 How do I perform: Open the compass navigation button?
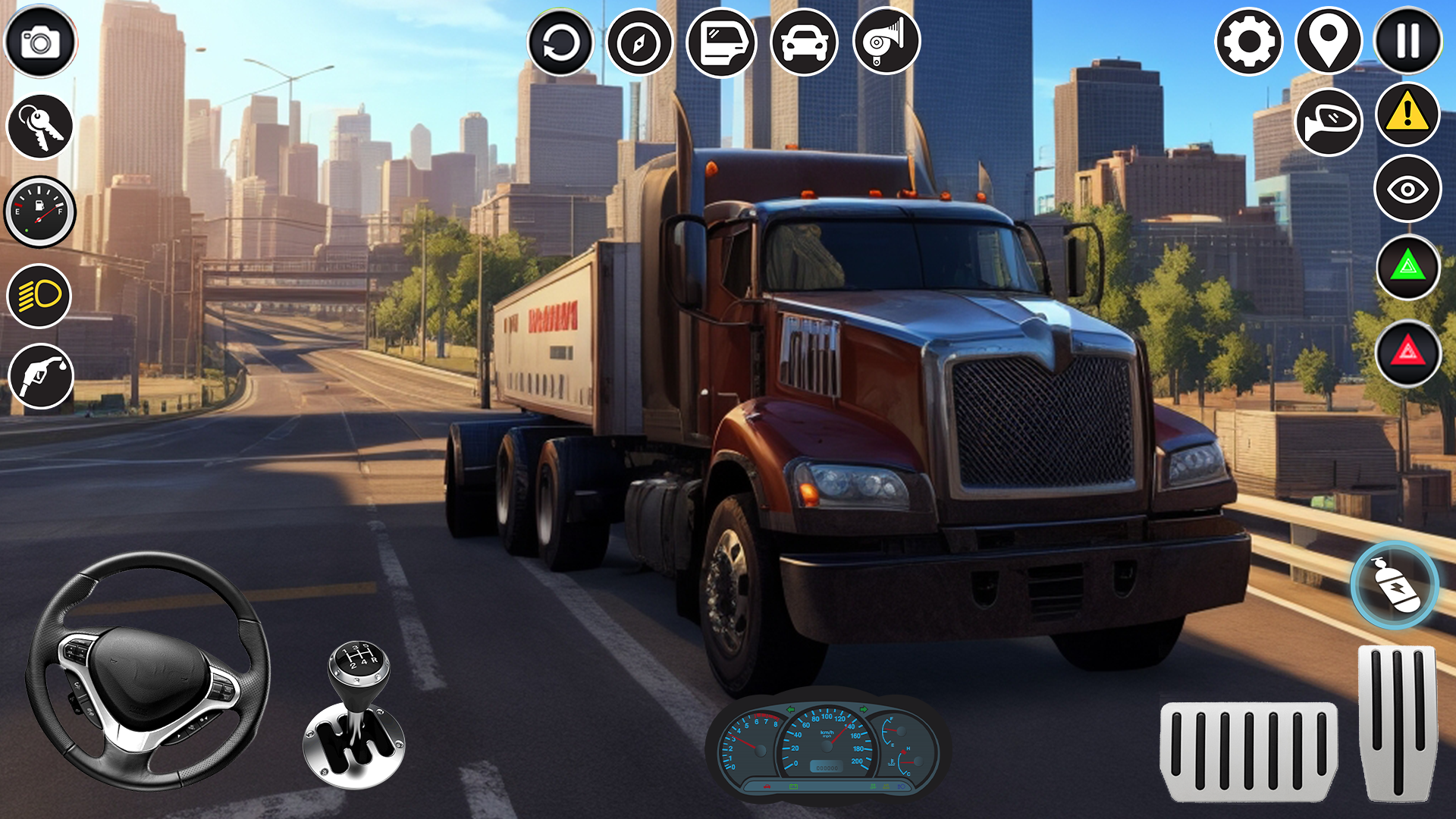point(639,42)
